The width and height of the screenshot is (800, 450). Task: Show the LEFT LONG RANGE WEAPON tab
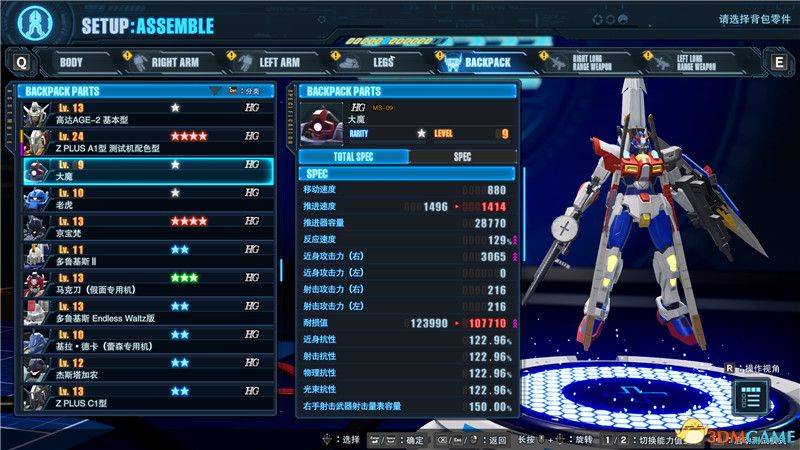(x=699, y=62)
